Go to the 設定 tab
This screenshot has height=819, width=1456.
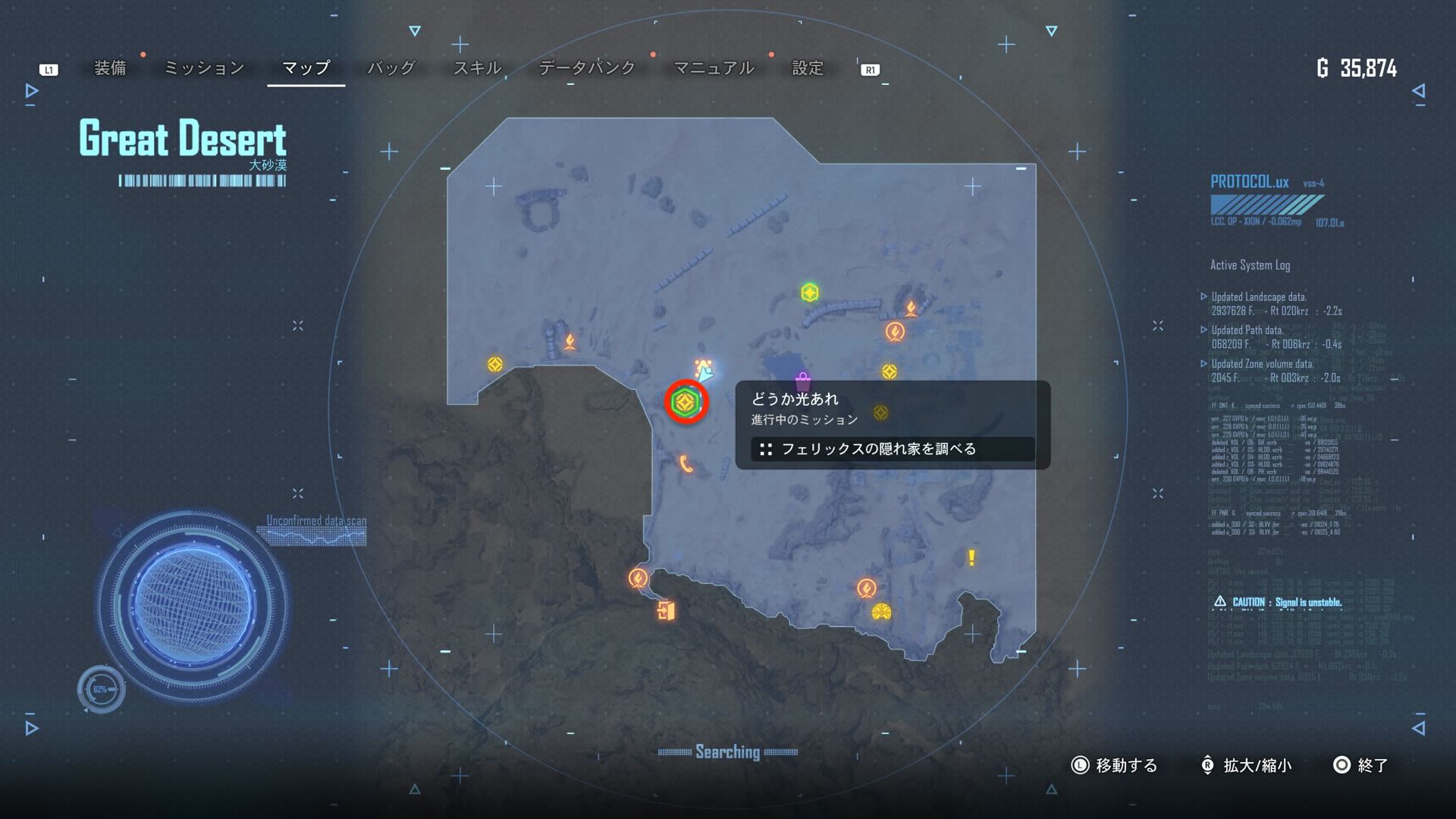click(x=808, y=68)
